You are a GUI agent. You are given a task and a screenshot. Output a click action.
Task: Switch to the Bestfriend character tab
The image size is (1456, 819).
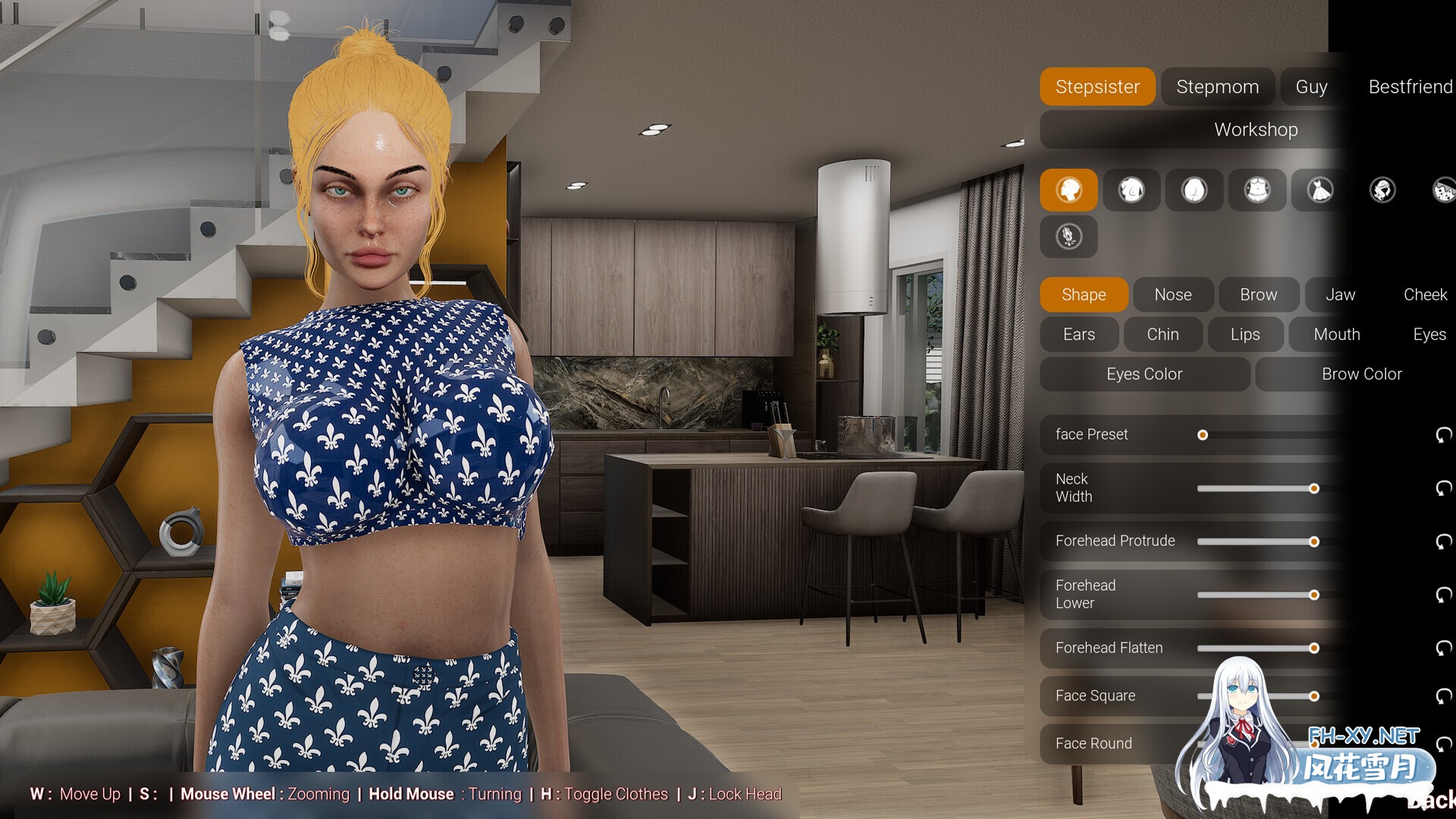pyautogui.click(x=1408, y=86)
